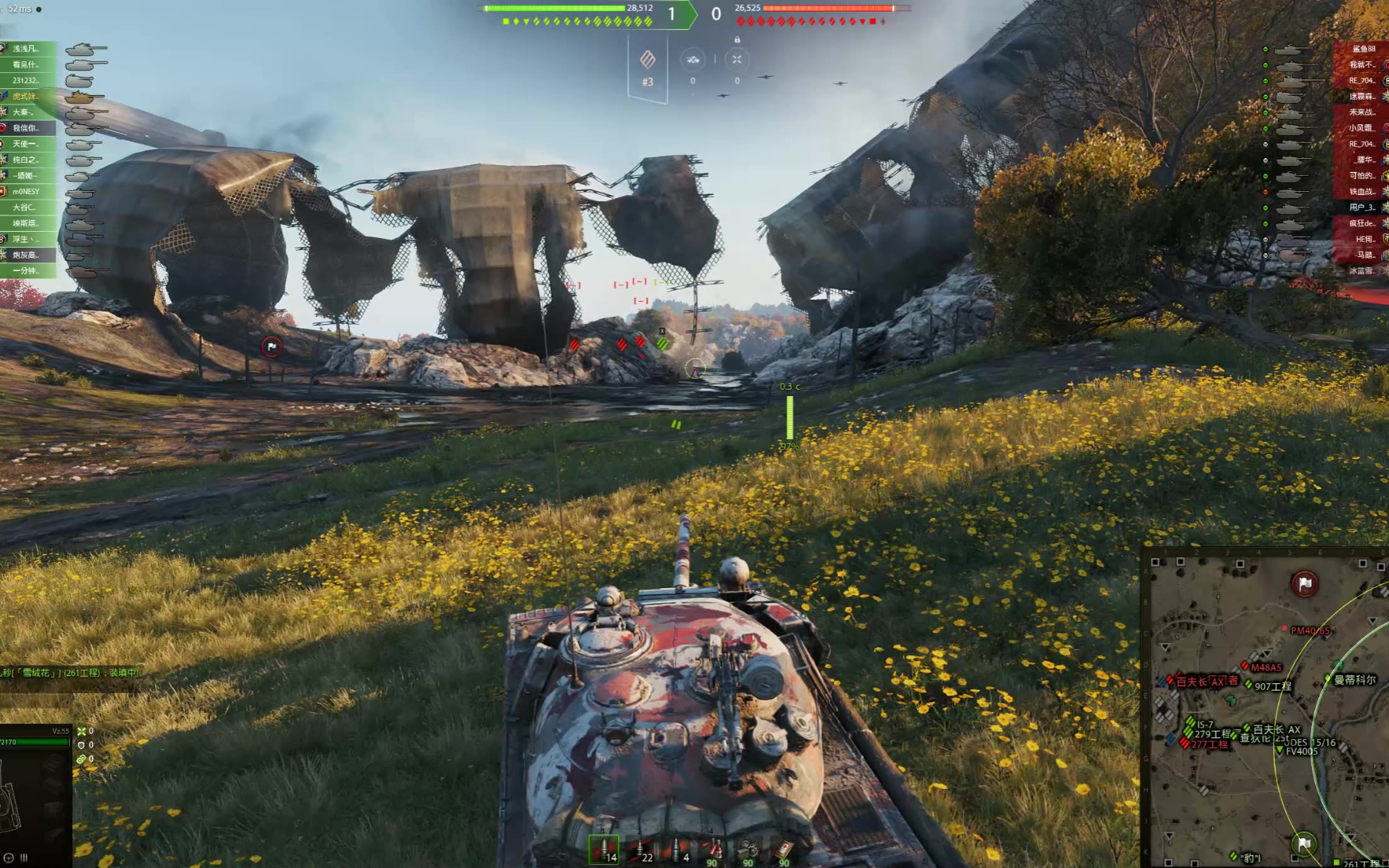Select ally player m0NESY in team list
Viewport: 1389px width, 868px height.
[26, 191]
